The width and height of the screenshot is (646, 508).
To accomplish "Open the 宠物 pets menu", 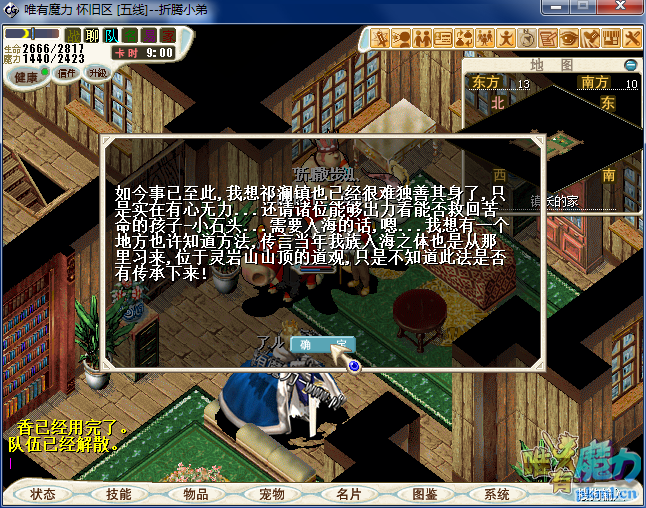I will point(272,494).
